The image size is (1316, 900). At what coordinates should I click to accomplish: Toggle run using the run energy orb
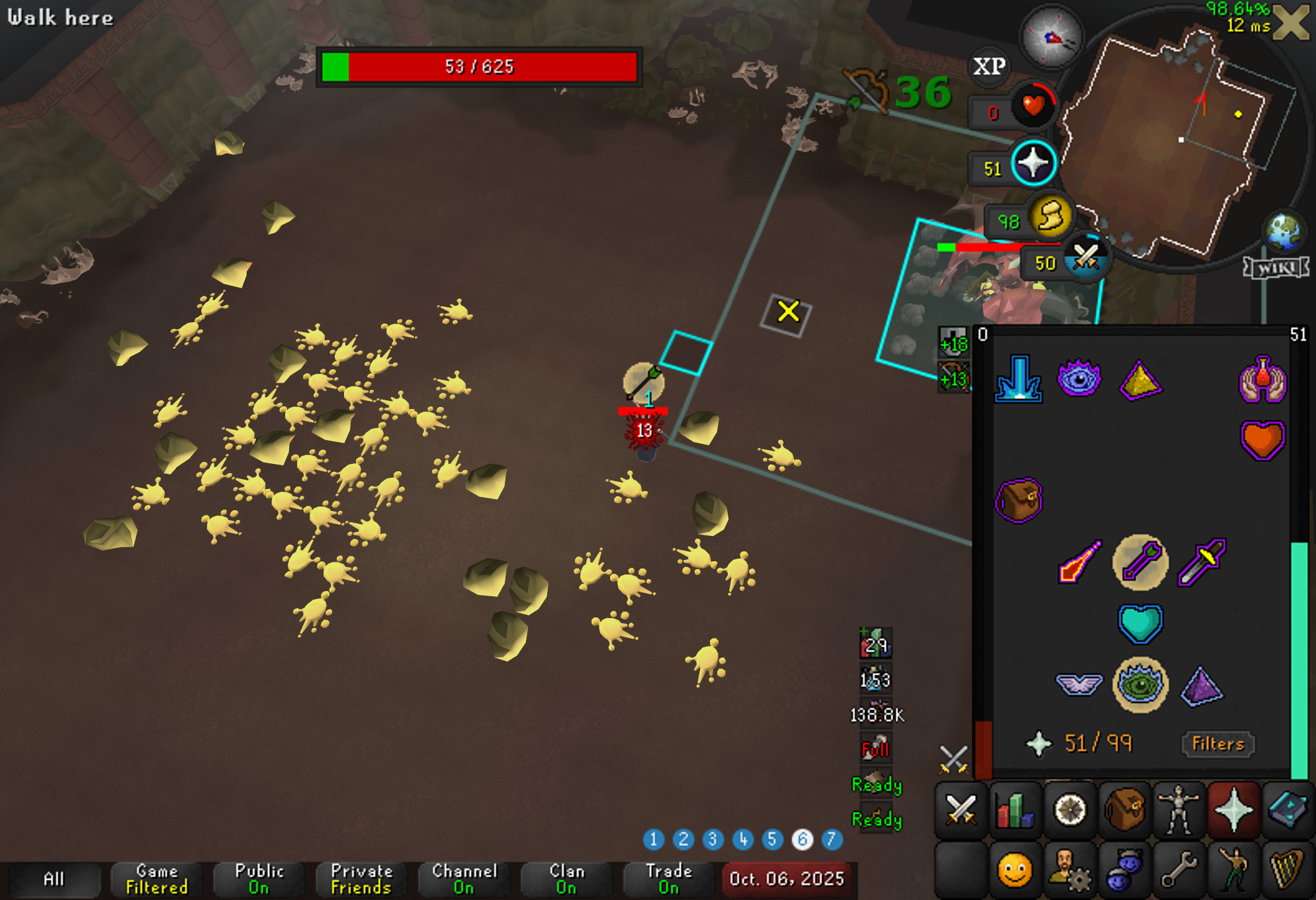point(1050,216)
